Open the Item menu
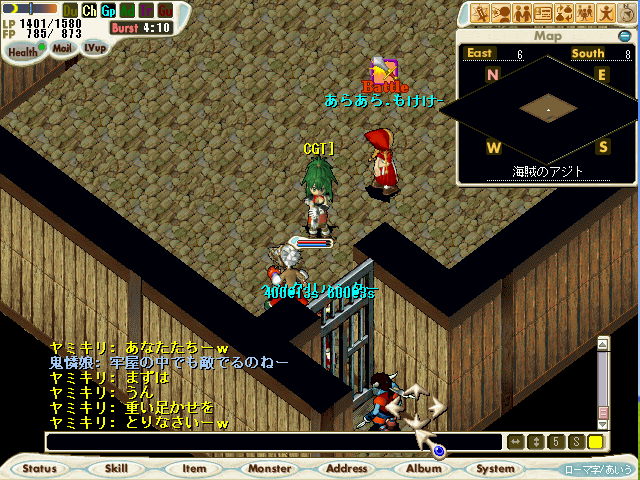The height and width of the screenshot is (480, 640). point(194,468)
